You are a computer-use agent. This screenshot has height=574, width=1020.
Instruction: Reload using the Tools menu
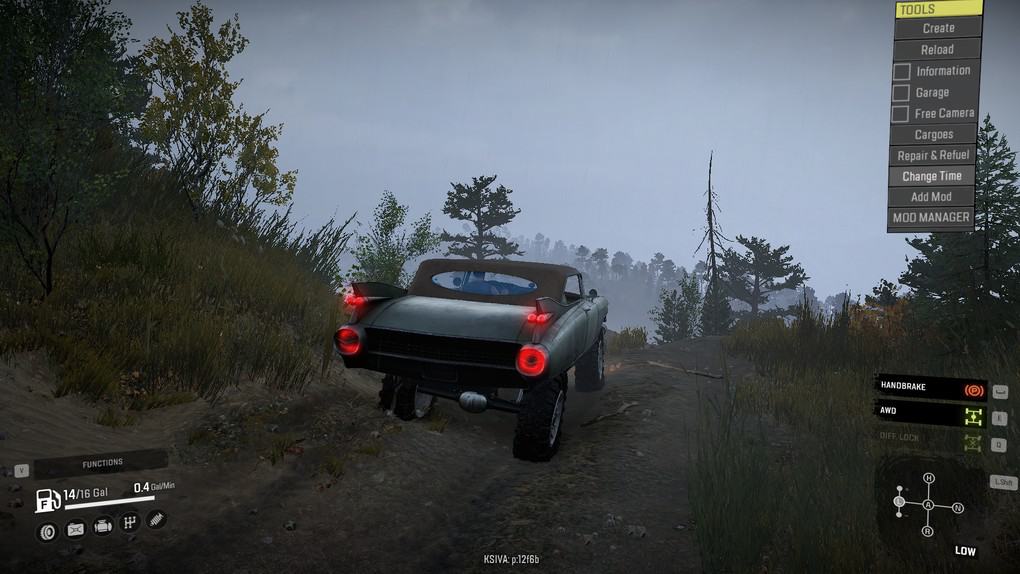(936, 49)
